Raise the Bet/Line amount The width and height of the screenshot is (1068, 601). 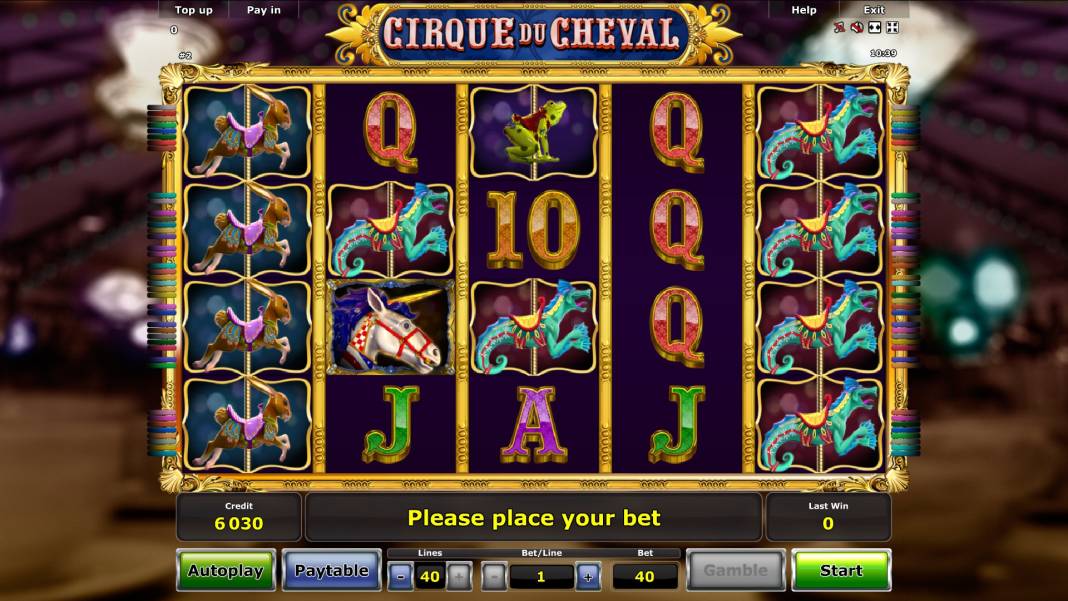click(x=588, y=576)
